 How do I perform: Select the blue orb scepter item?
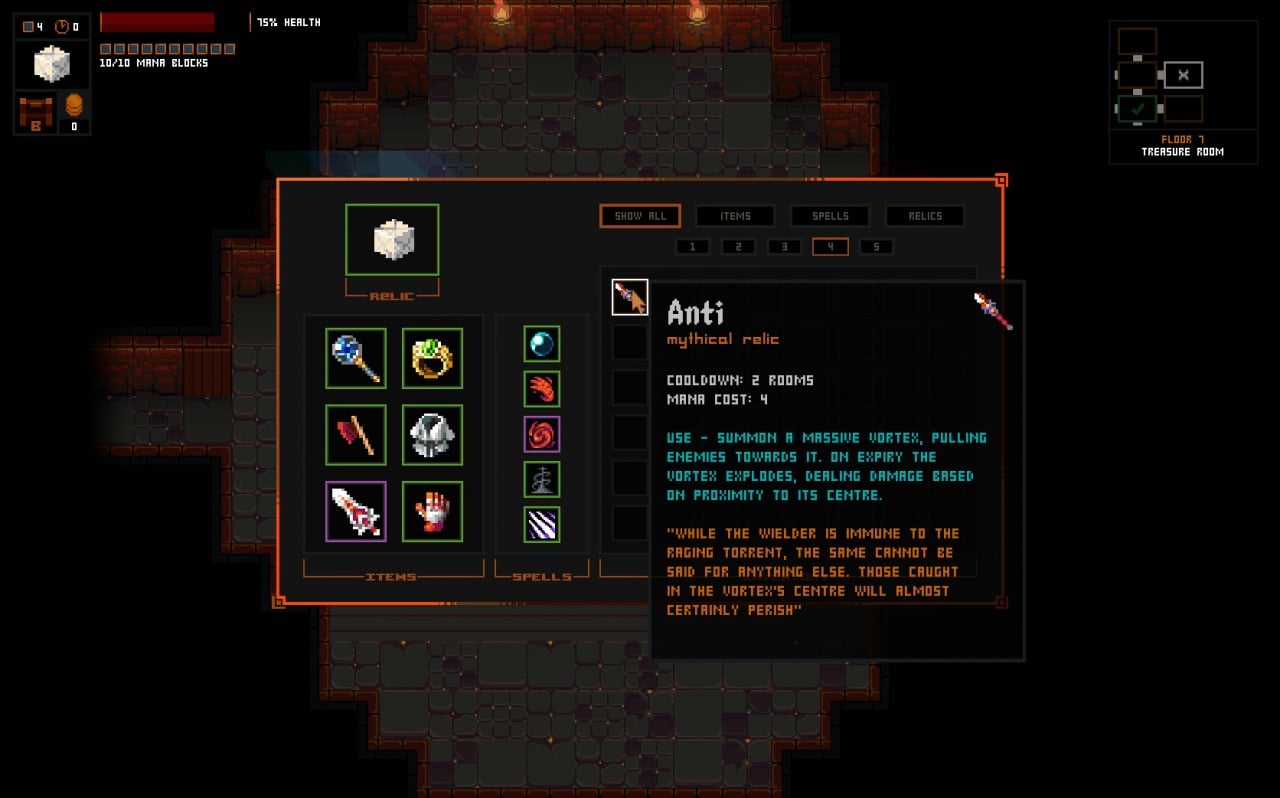click(355, 358)
